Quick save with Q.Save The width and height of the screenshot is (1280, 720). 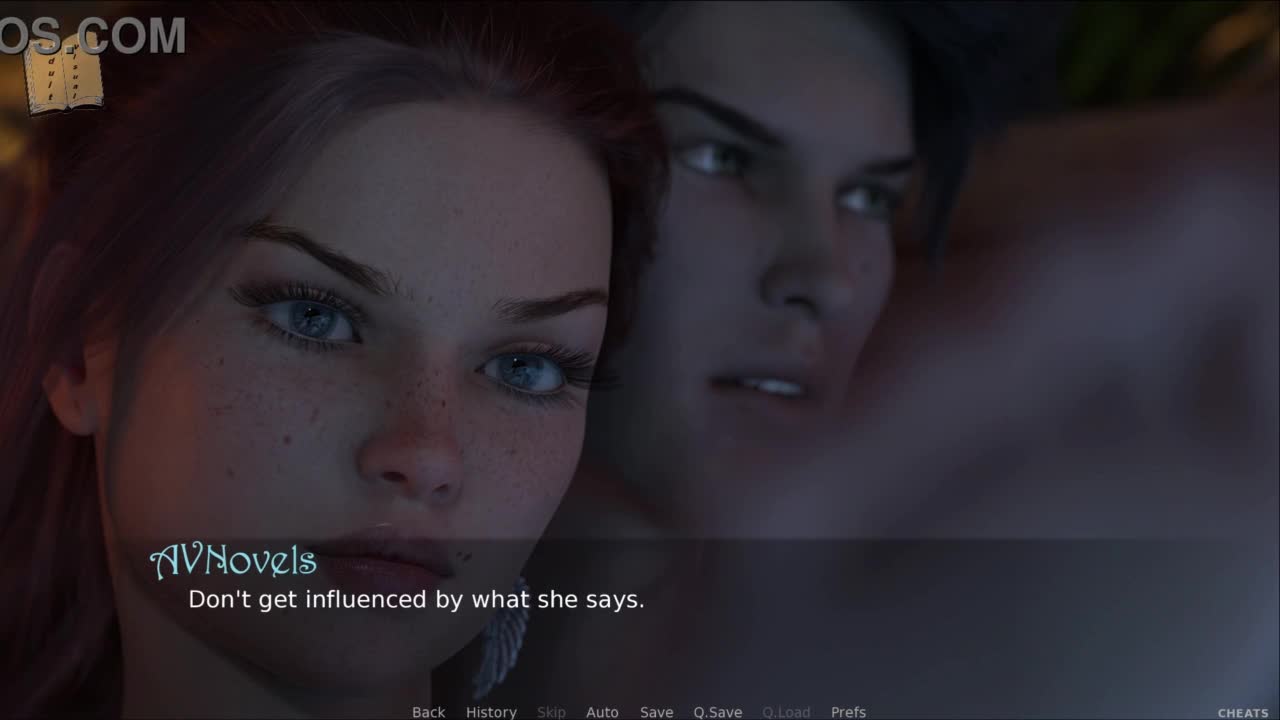tap(717, 712)
